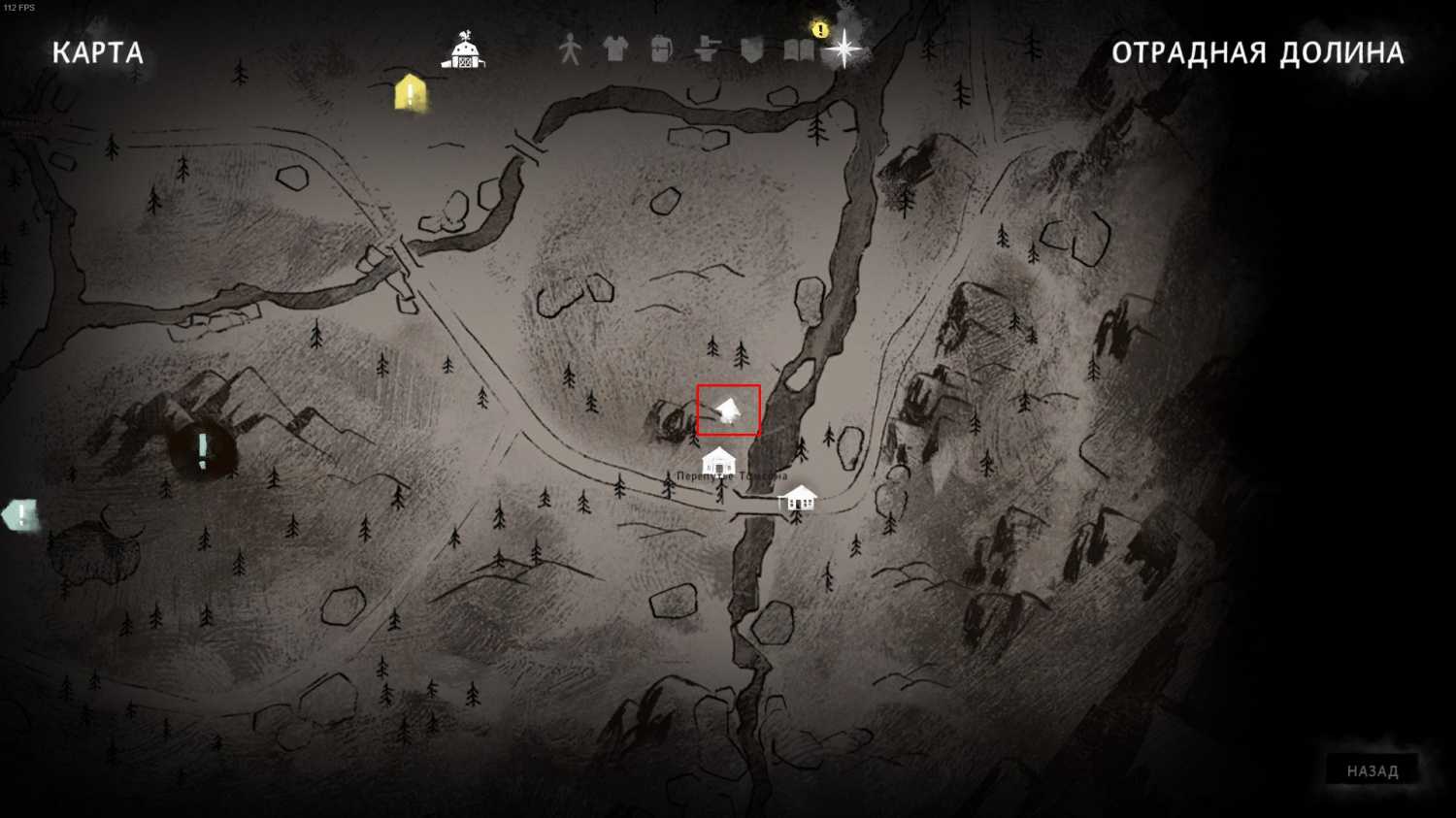Switch to the clothing shirt tab
1456x818 pixels.
614,49
